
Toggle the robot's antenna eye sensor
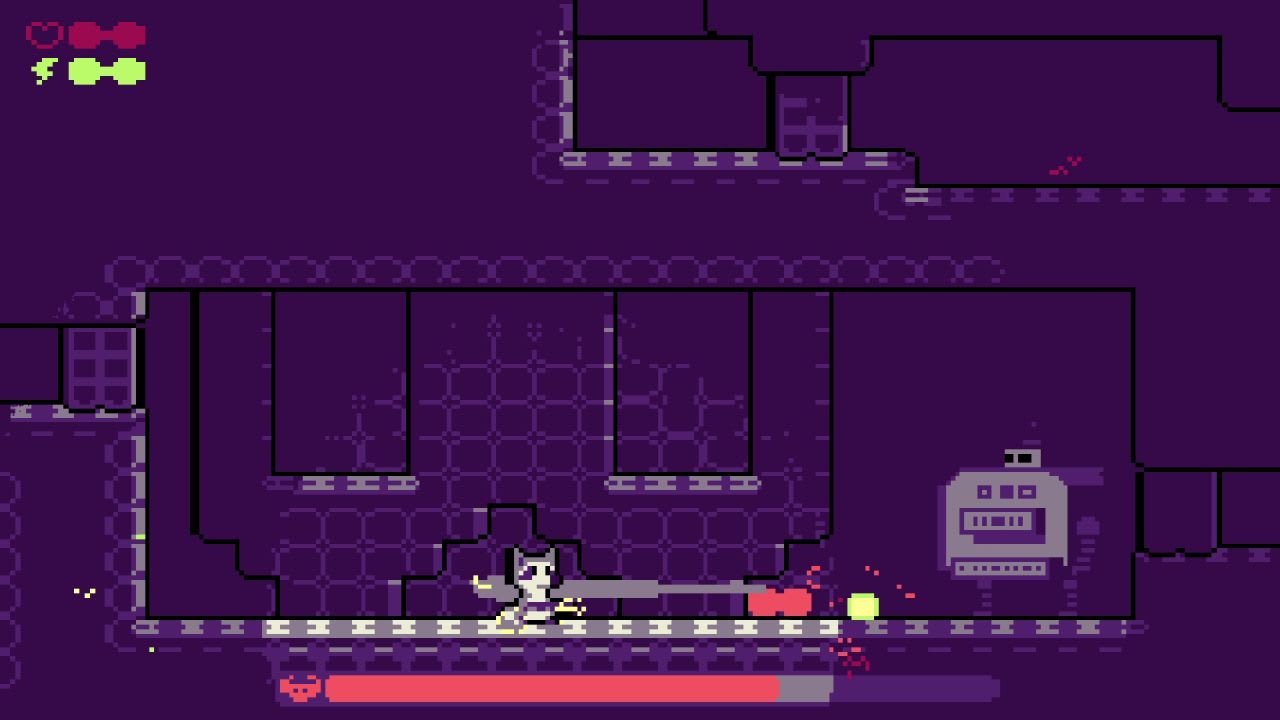[1021, 456]
